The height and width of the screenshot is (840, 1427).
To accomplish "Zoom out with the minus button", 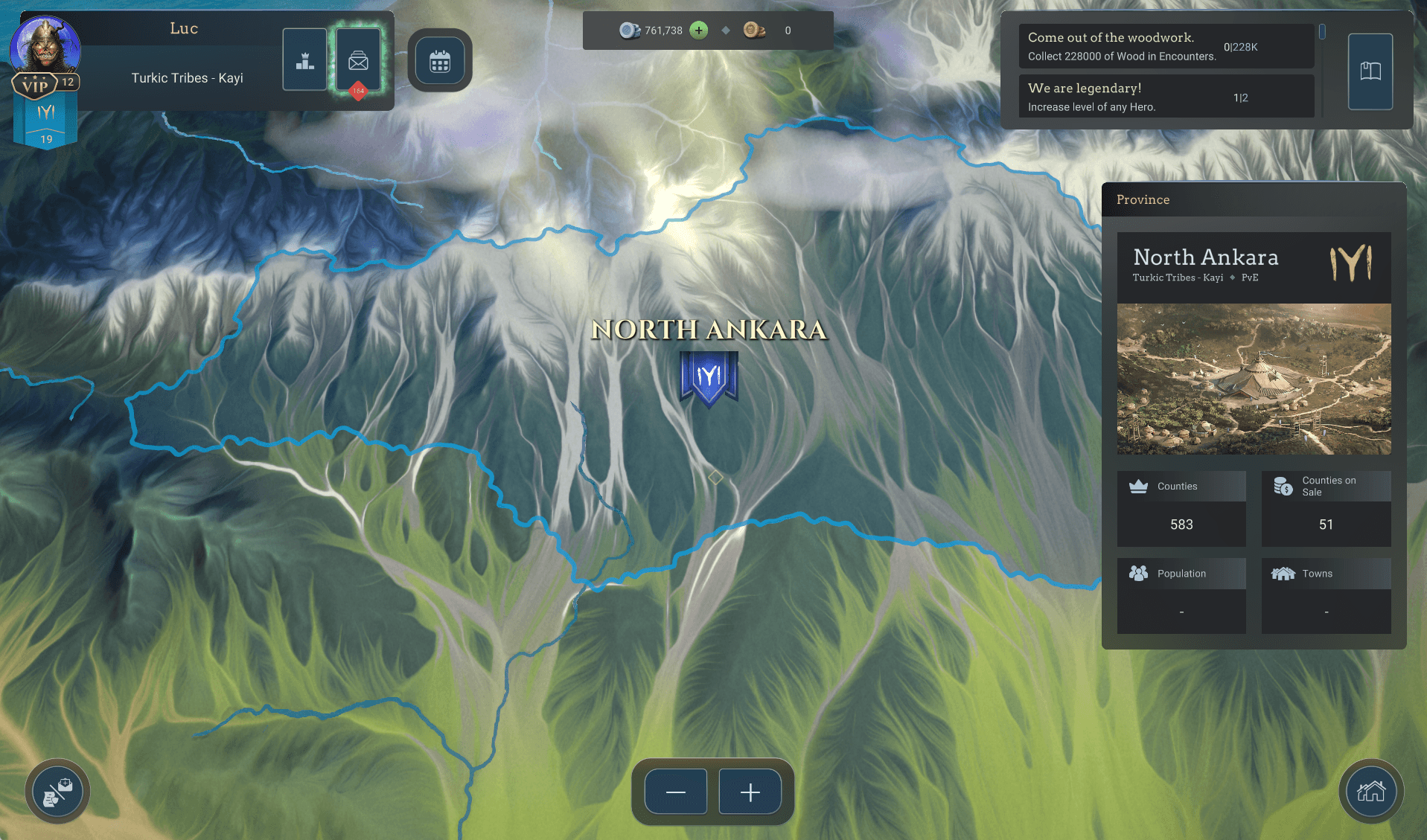I will [675, 792].
